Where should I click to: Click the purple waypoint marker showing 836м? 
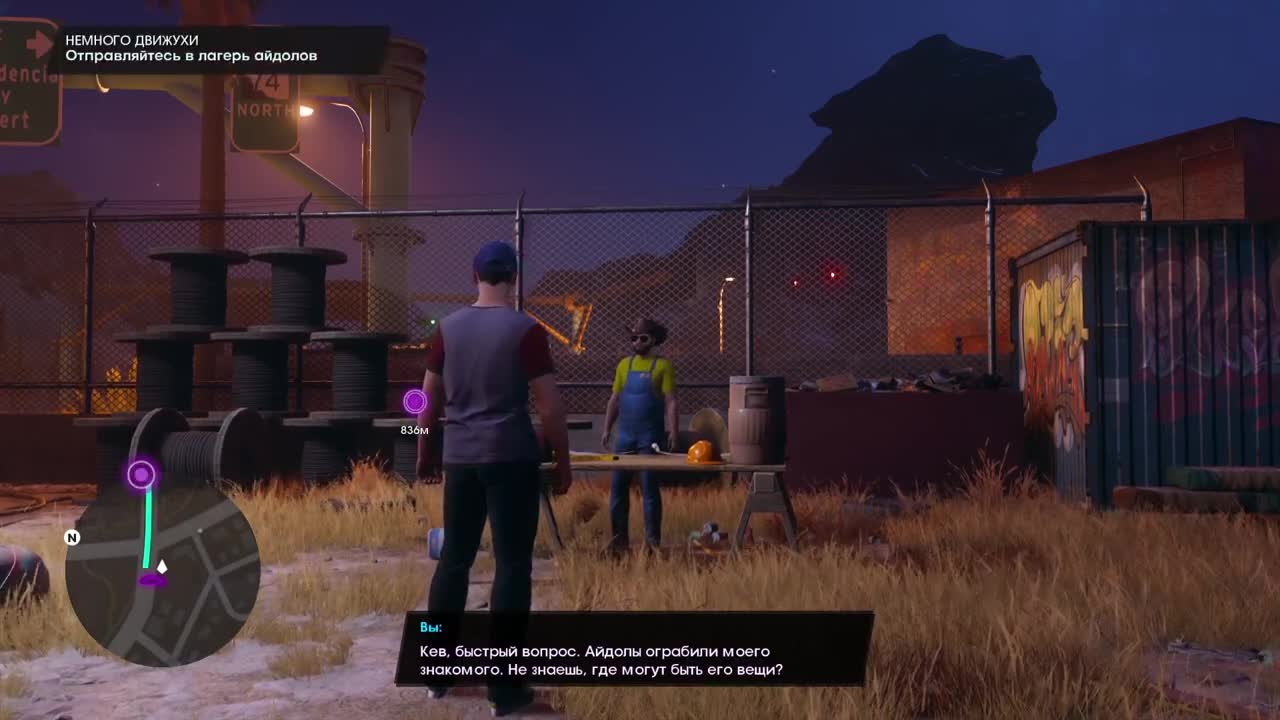(415, 401)
